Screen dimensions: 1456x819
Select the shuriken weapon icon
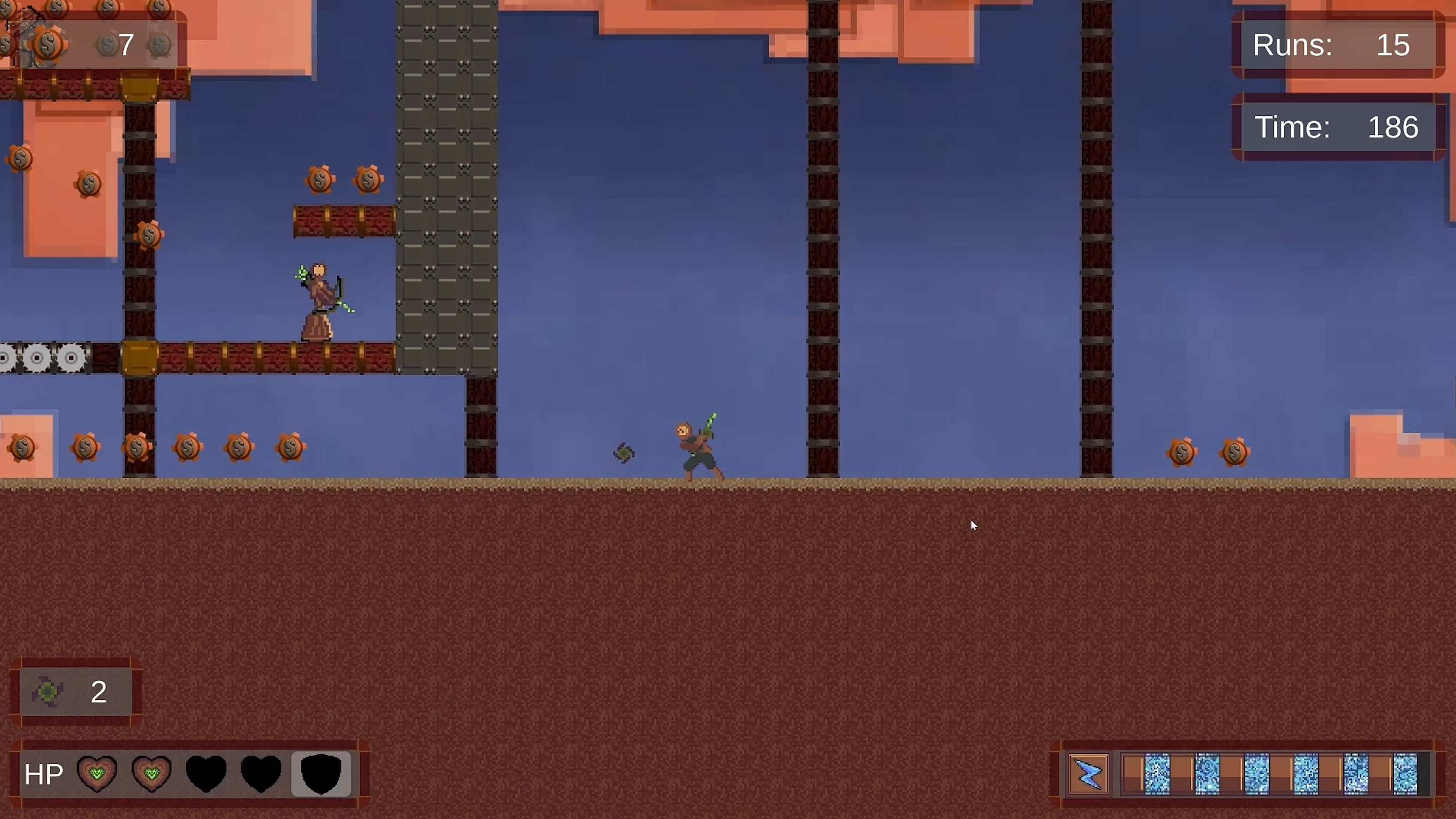[47, 692]
